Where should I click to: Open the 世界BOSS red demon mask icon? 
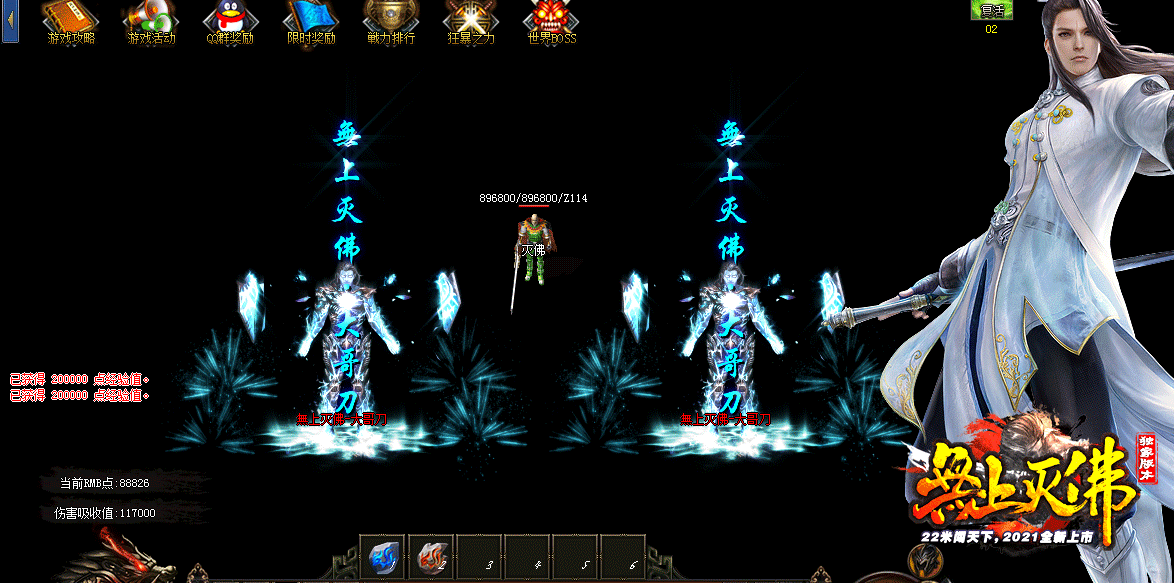click(x=551, y=18)
